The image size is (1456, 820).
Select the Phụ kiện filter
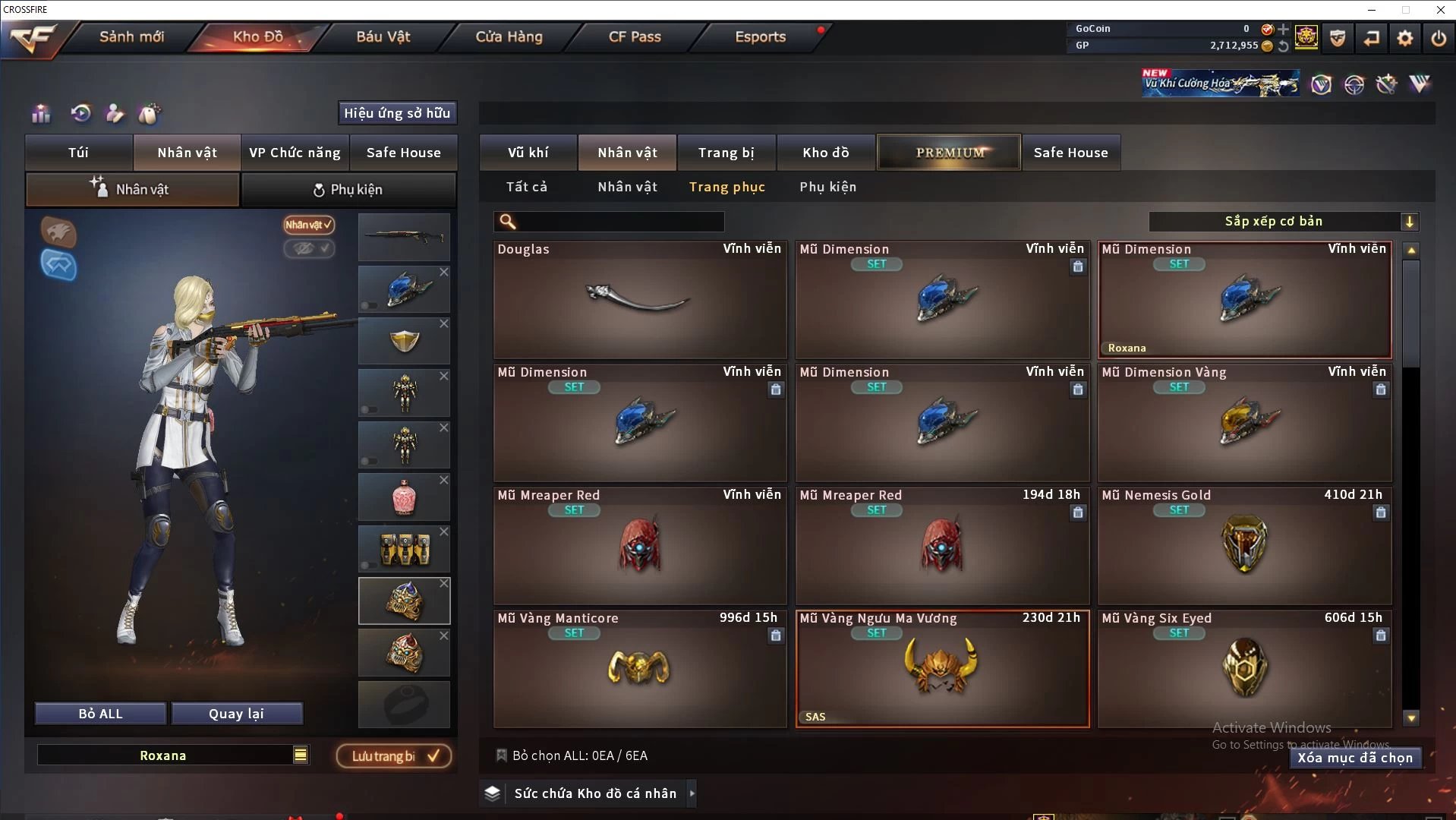(x=827, y=187)
